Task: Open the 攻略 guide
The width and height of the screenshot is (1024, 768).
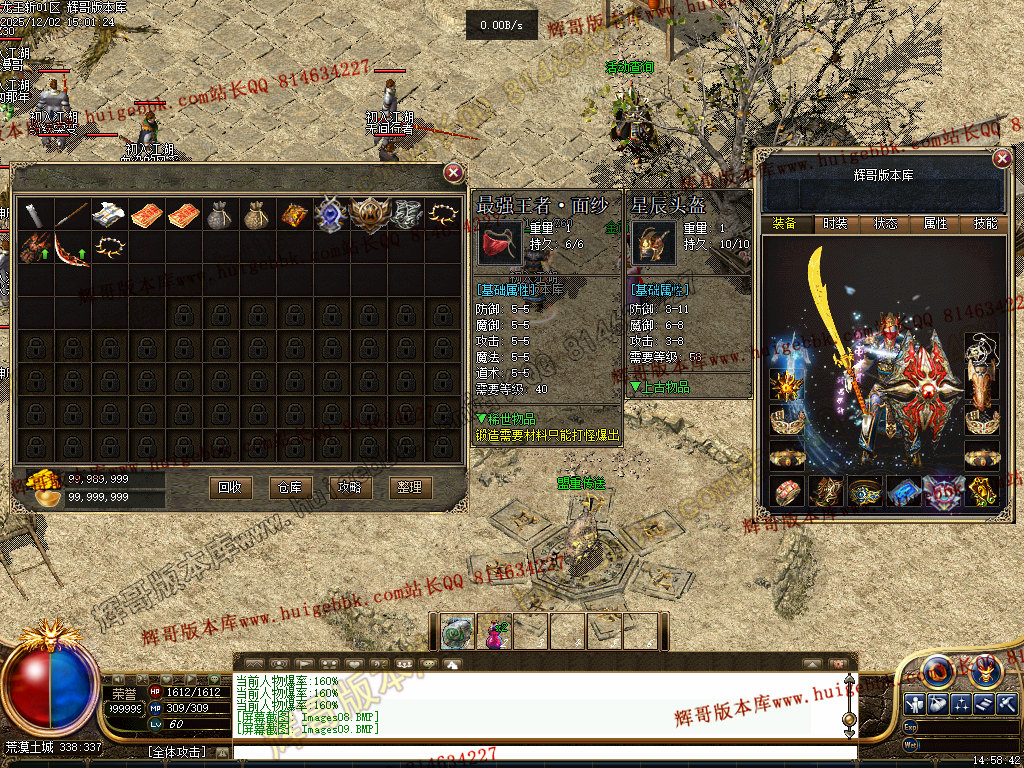Action: click(350, 487)
